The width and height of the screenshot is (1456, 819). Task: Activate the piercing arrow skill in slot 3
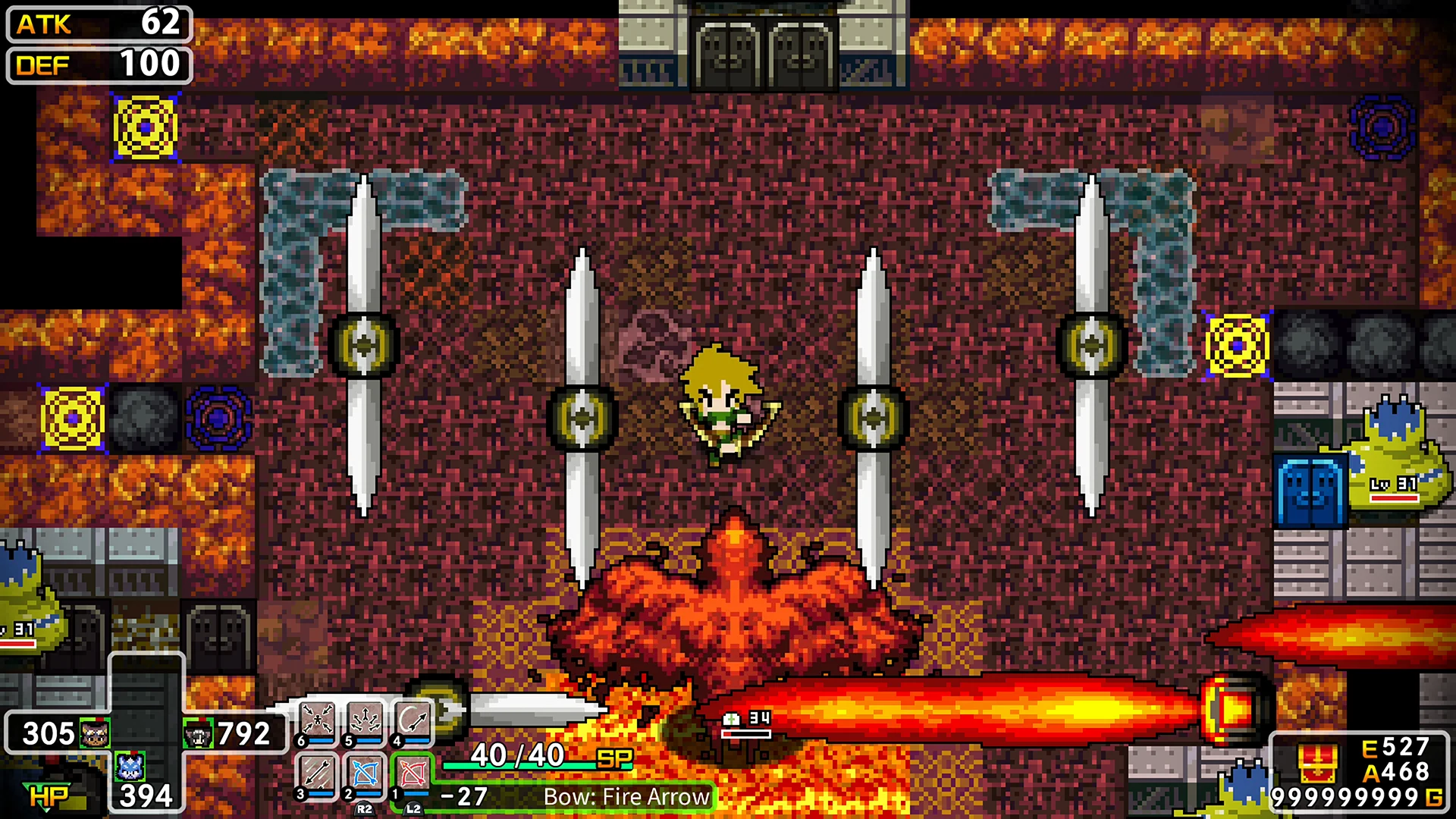pos(316,772)
